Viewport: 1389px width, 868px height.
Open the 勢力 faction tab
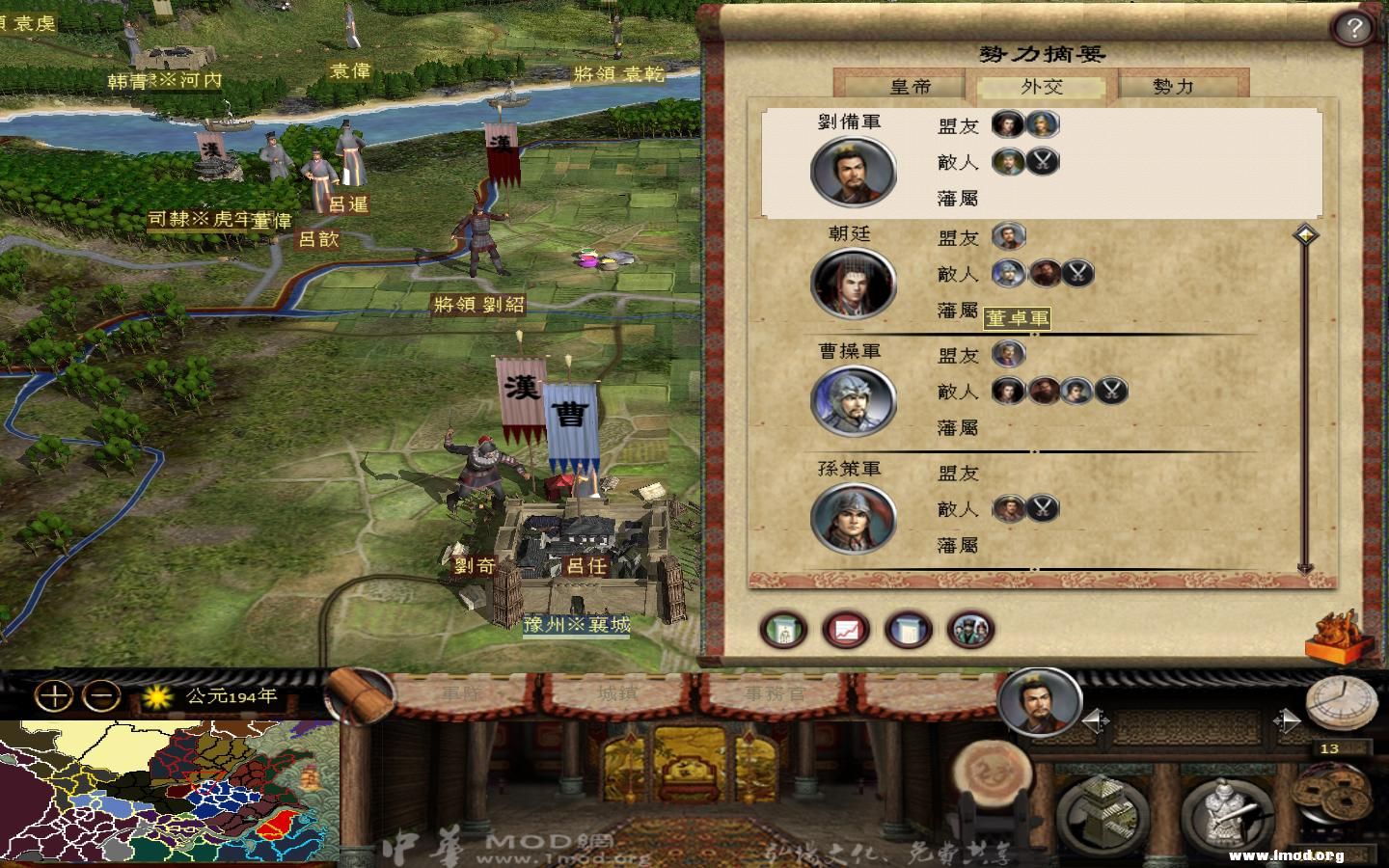click(x=1173, y=86)
